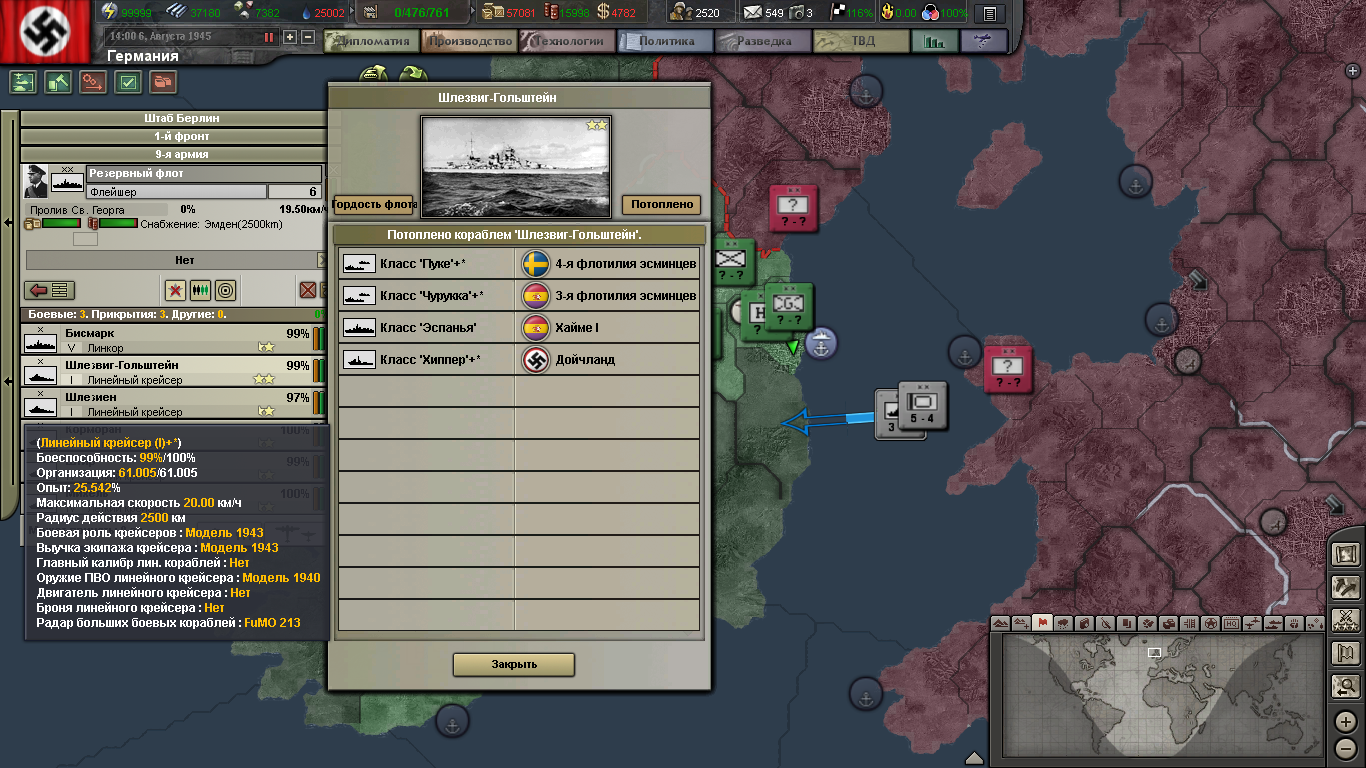Open the Политика screen
The height and width of the screenshot is (768, 1366).
click(x=666, y=41)
